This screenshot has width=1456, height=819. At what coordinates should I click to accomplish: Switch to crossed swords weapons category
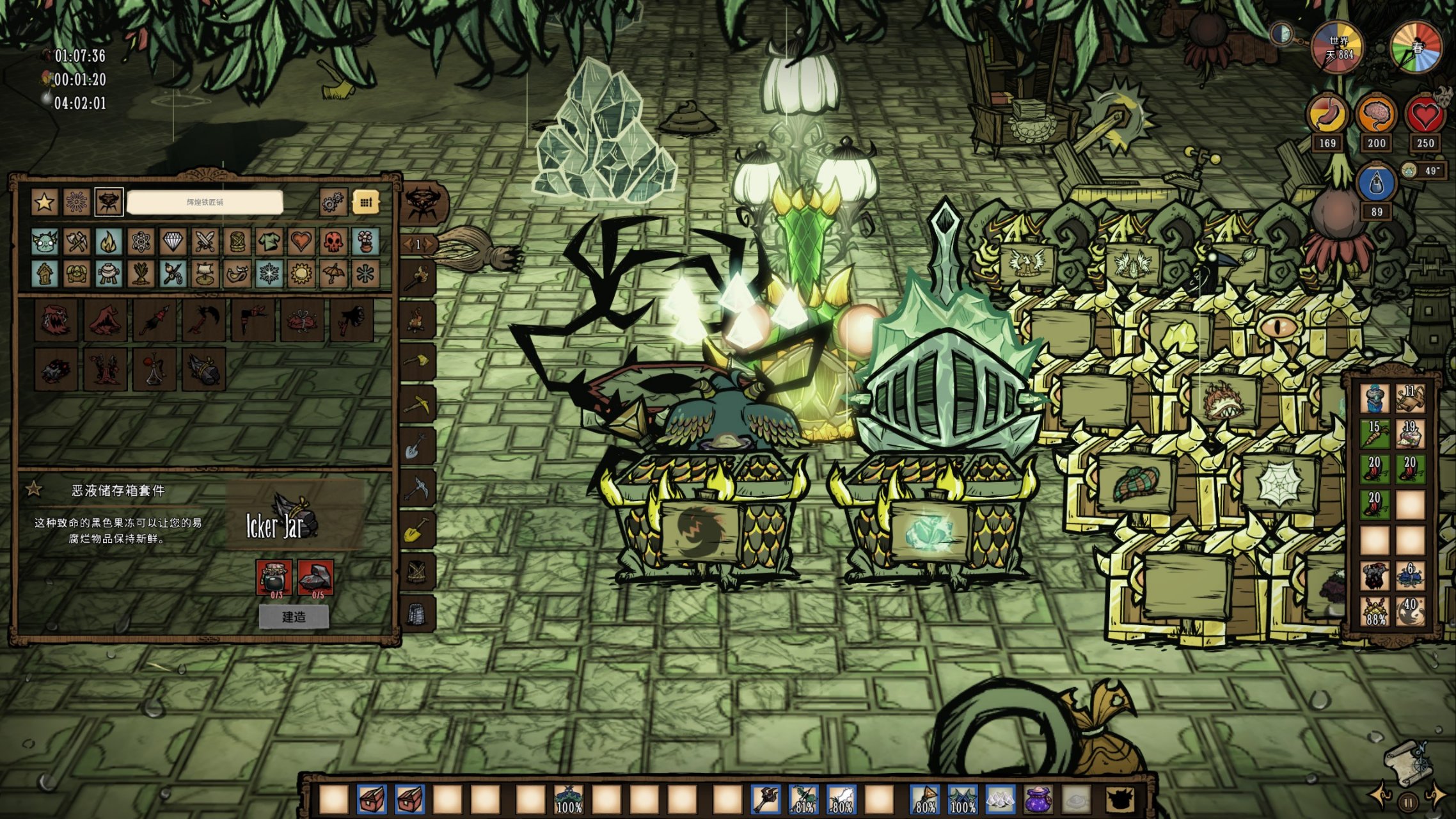click(x=205, y=242)
